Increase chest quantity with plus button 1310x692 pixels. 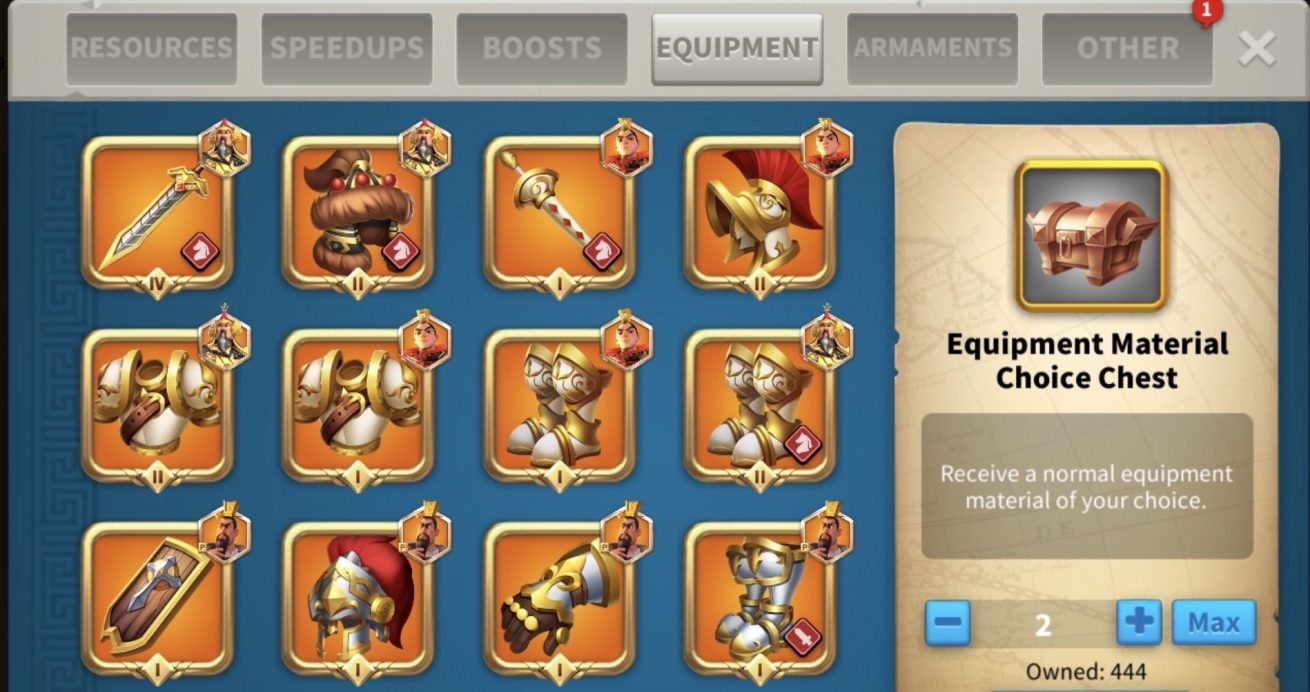pos(1139,623)
